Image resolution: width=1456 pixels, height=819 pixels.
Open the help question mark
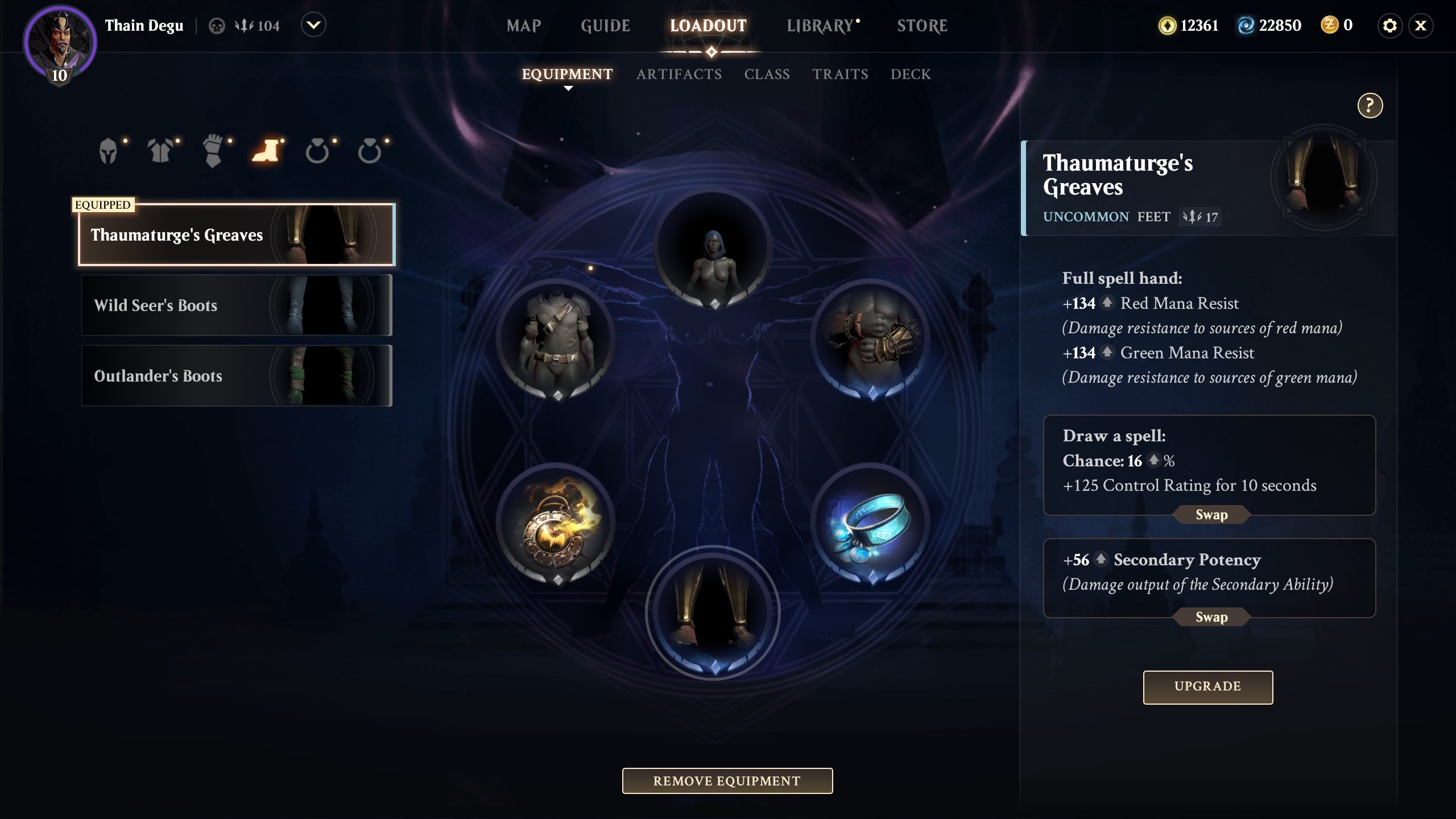coord(1370,105)
